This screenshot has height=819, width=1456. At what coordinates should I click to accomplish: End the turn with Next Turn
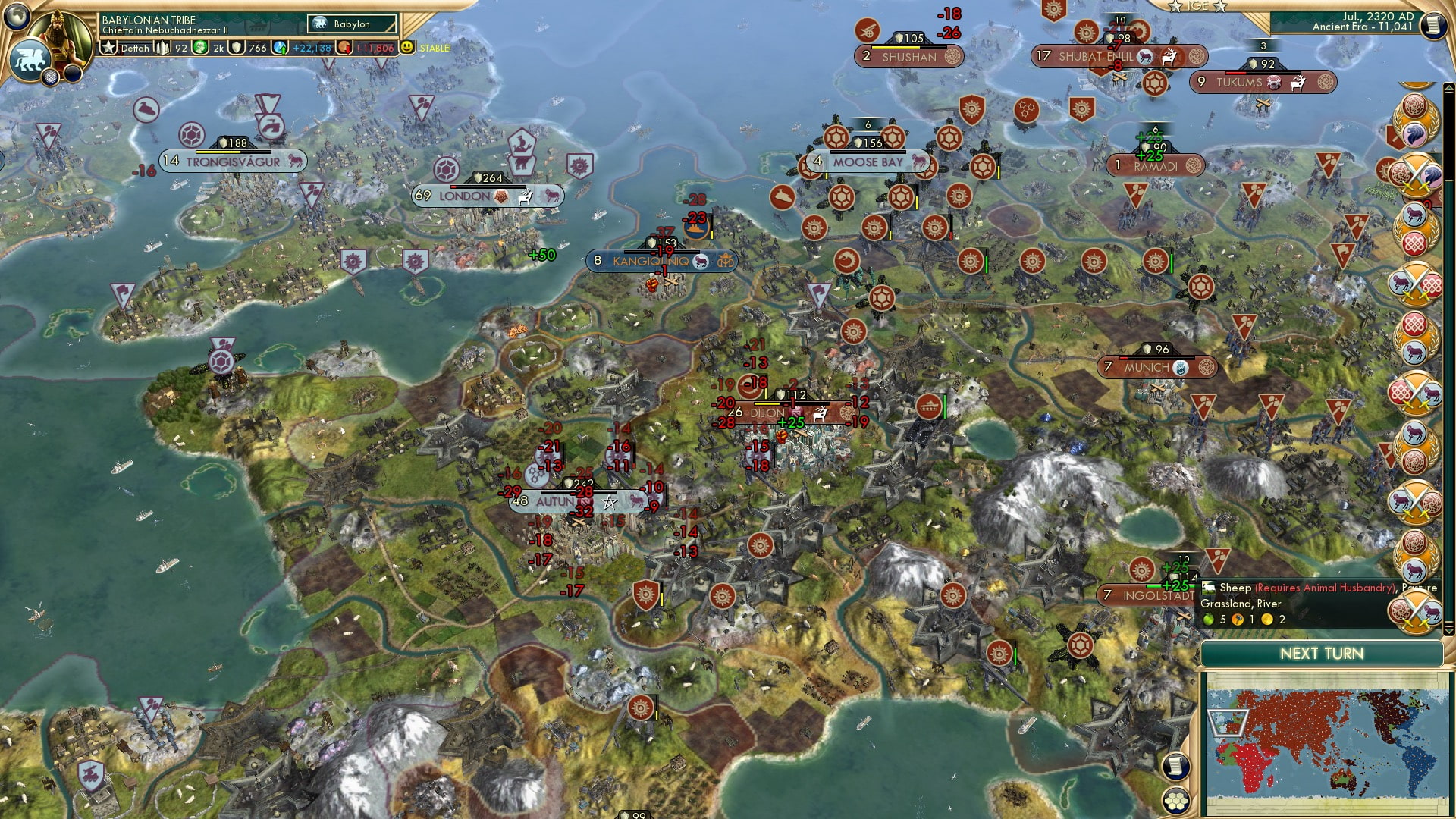pyautogui.click(x=1321, y=654)
